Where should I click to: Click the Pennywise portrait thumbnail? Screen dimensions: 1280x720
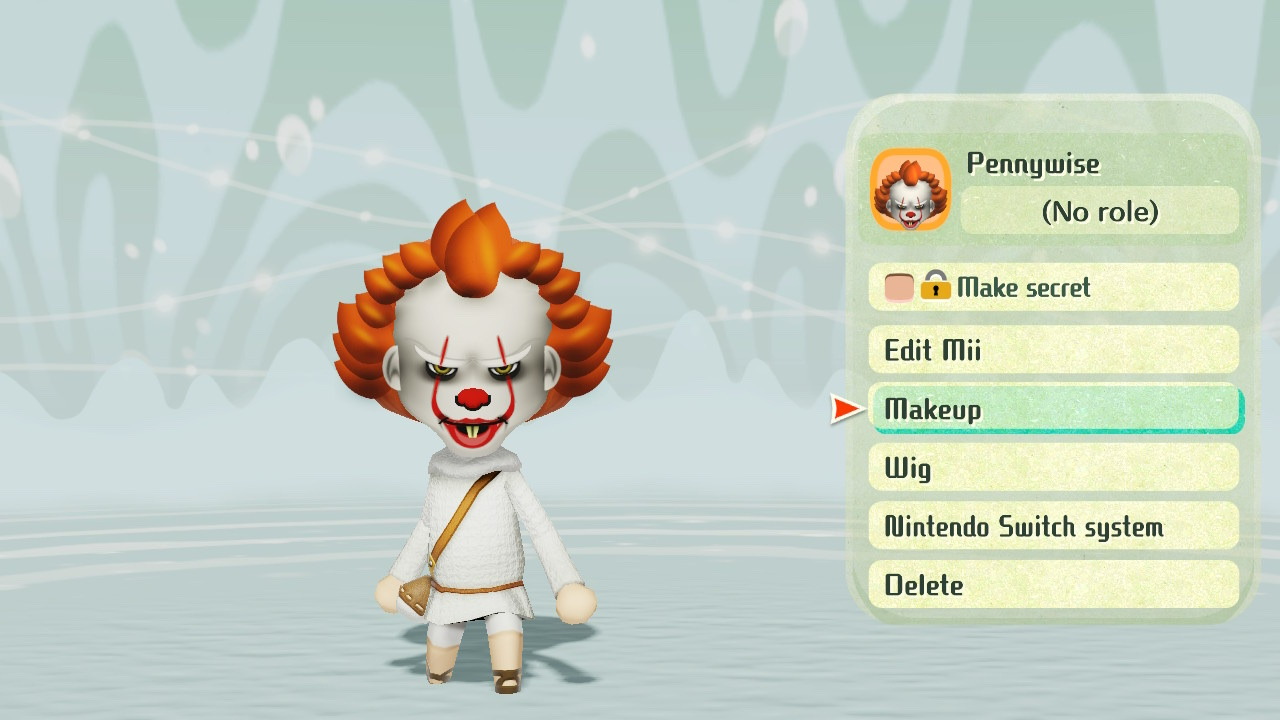[910, 190]
